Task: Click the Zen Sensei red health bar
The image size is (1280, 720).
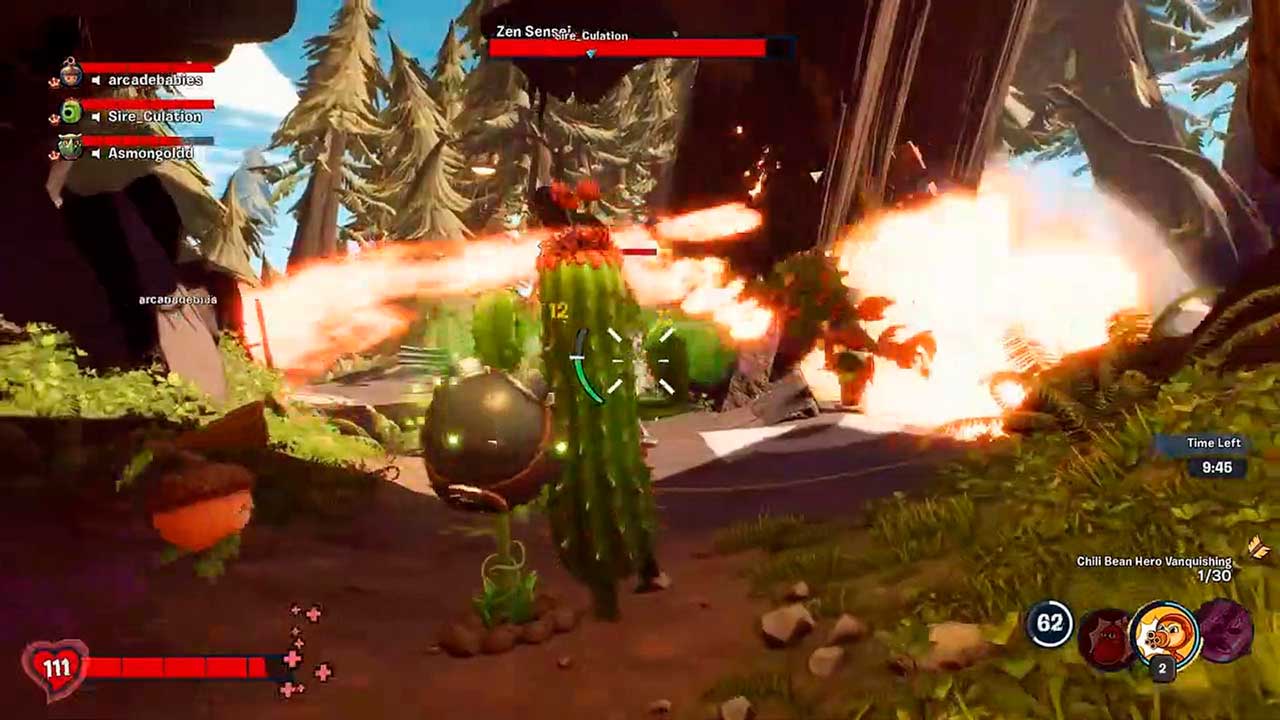Action: [630, 46]
